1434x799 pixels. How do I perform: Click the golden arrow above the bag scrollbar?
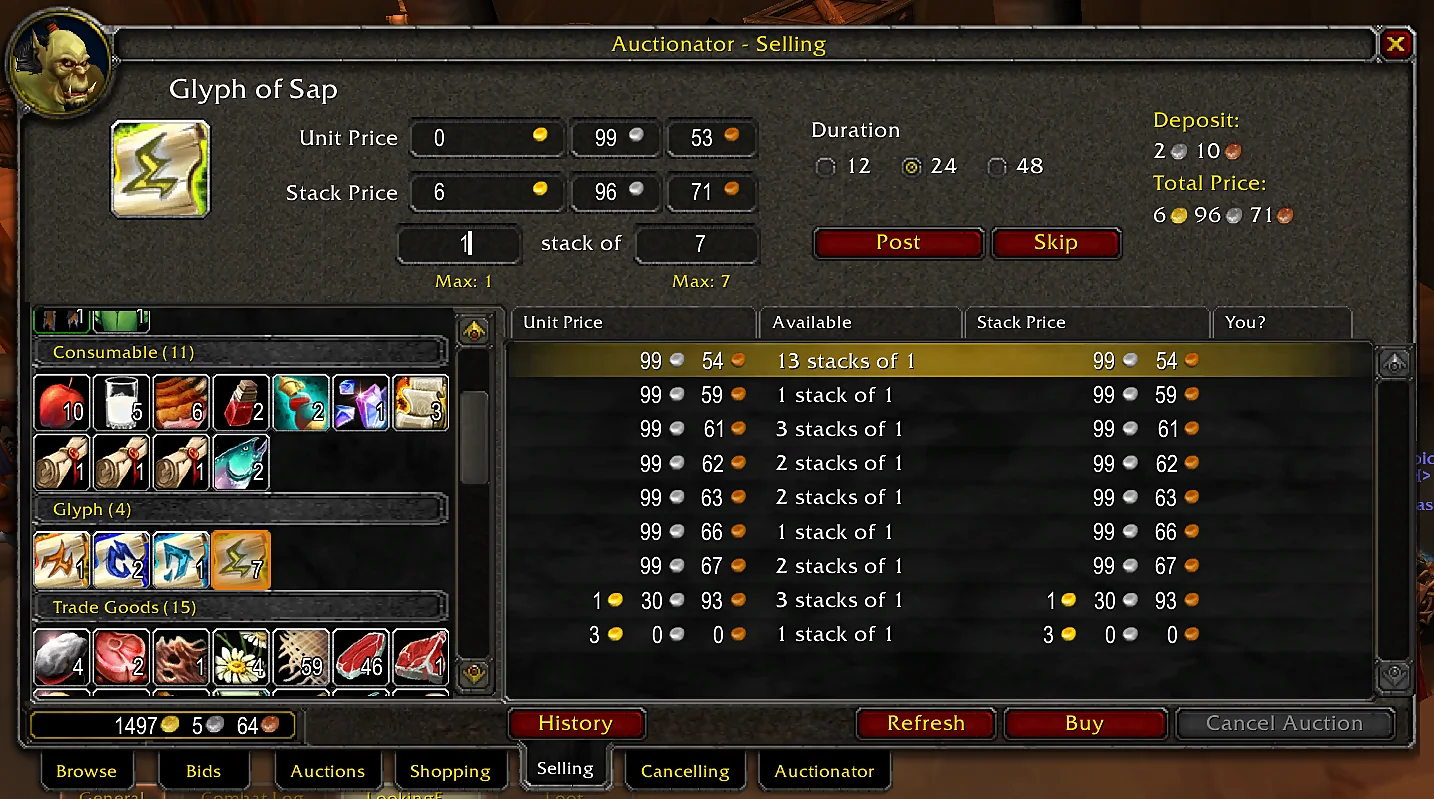474,330
